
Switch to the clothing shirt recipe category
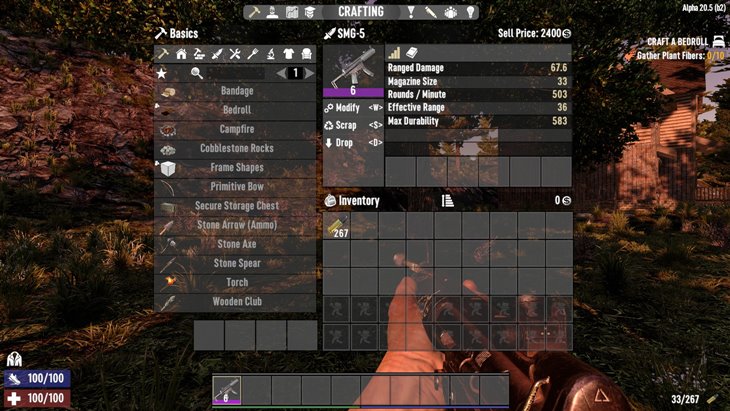point(290,54)
